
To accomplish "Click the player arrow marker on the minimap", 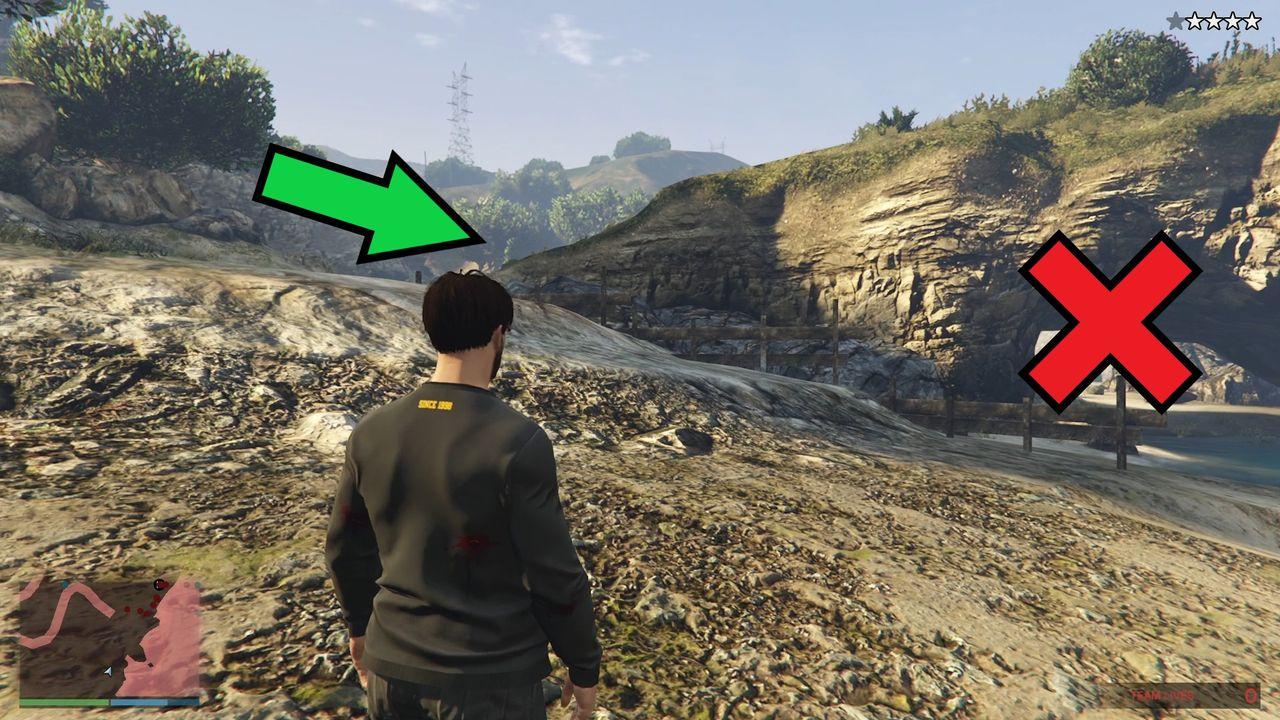I will point(108,671).
